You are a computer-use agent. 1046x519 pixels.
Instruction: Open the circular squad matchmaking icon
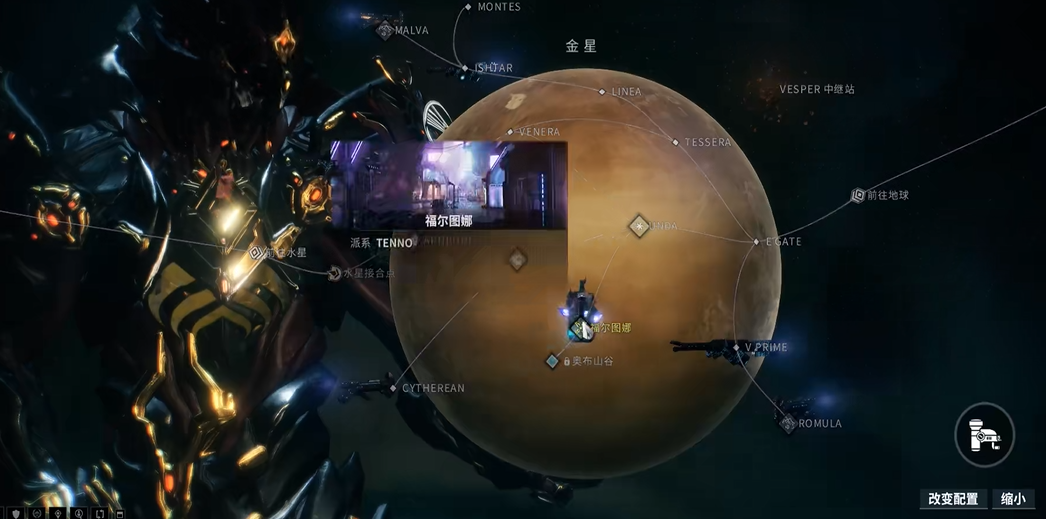click(985, 435)
